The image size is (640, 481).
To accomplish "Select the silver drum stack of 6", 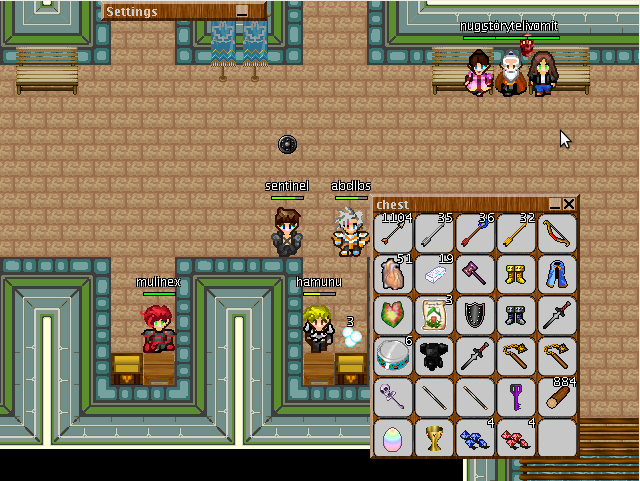I will (x=393, y=356).
